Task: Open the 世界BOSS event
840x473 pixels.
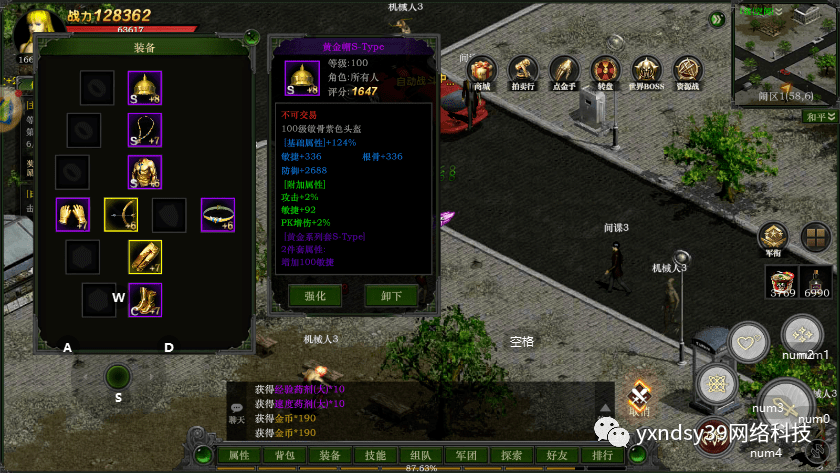Action: 645,72
